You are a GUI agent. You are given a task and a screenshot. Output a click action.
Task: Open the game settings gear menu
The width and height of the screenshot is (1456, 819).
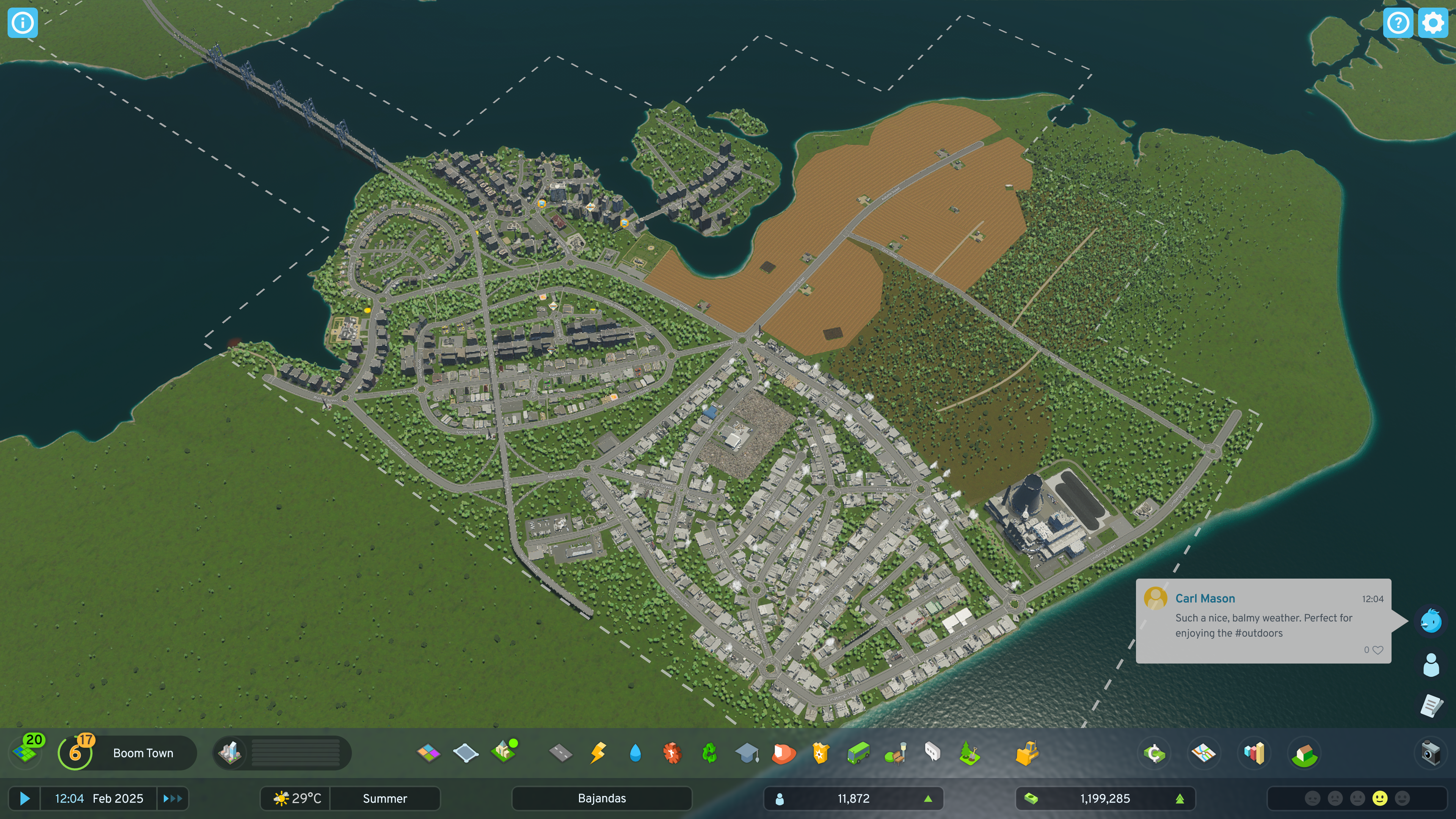(x=1432, y=23)
